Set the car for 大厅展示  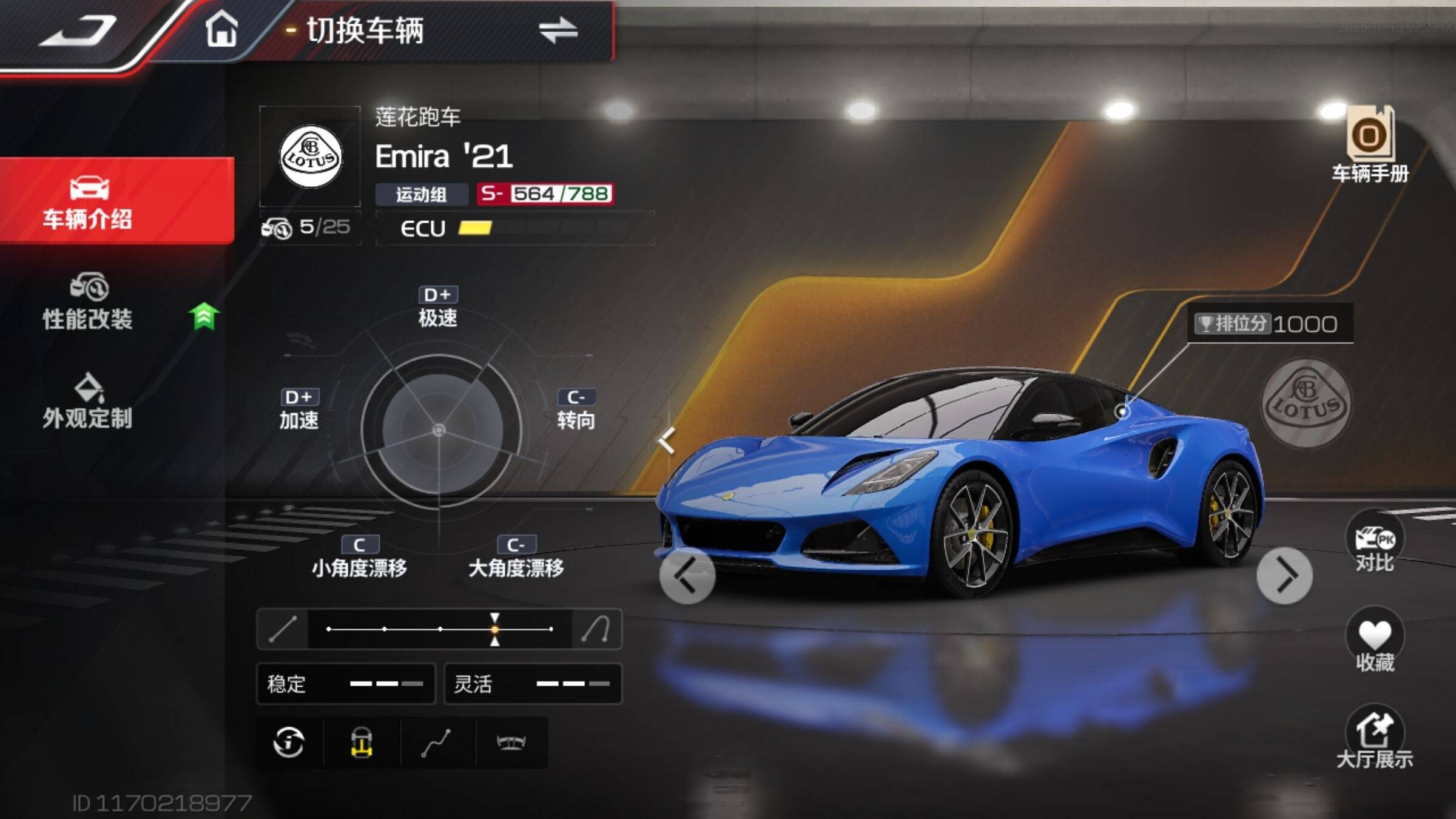pos(1375,736)
